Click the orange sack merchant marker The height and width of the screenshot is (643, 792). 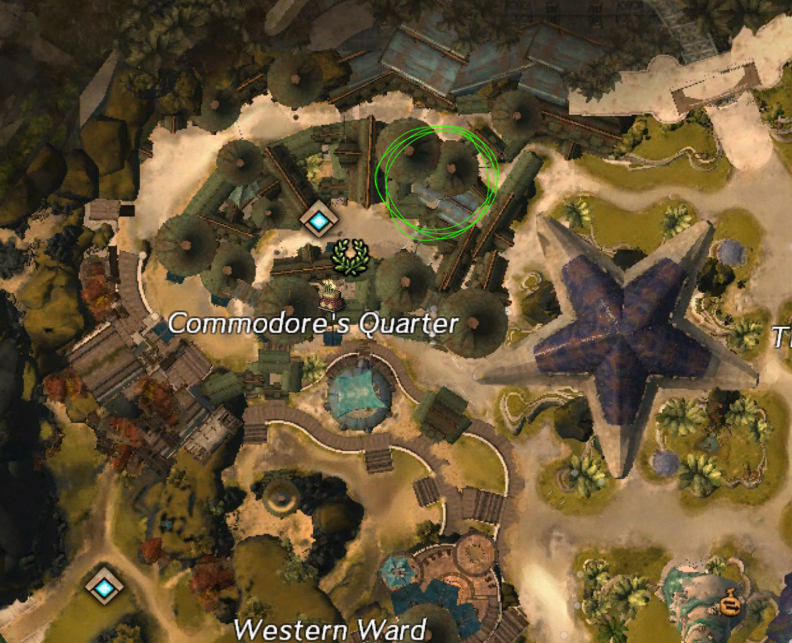[731, 604]
